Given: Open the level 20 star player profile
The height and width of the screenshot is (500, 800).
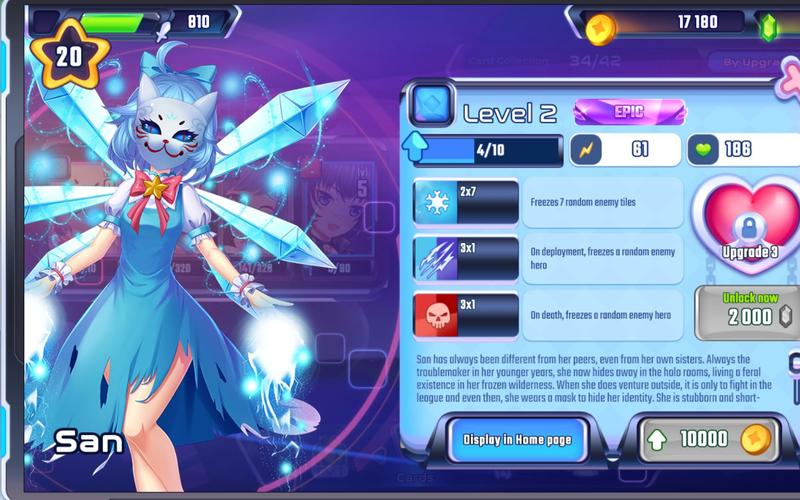Looking at the screenshot, I should click(68, 57).
